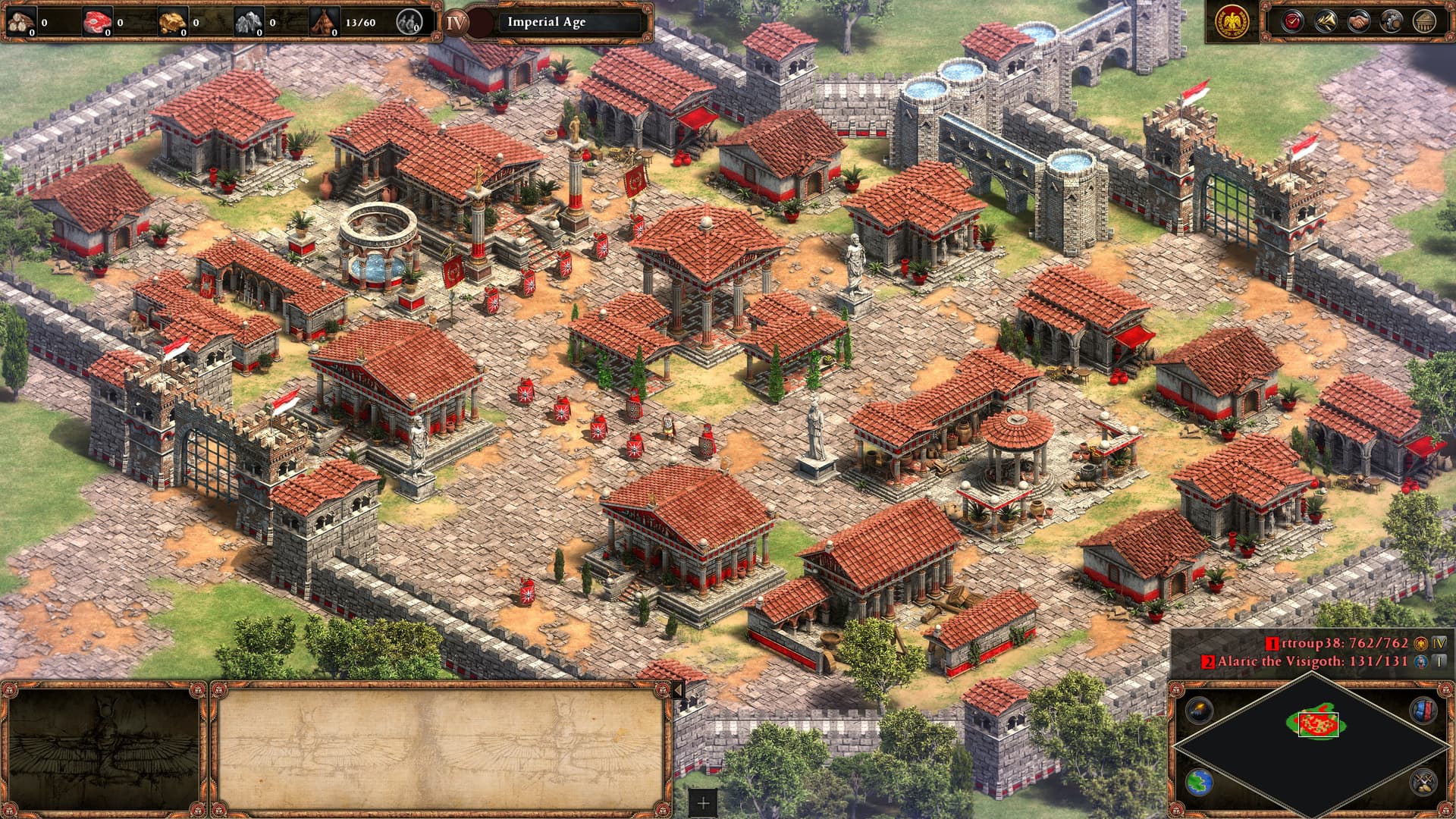1456x819 pixels.
Task: Click player 2's red color square
Action: [1209, 661]
